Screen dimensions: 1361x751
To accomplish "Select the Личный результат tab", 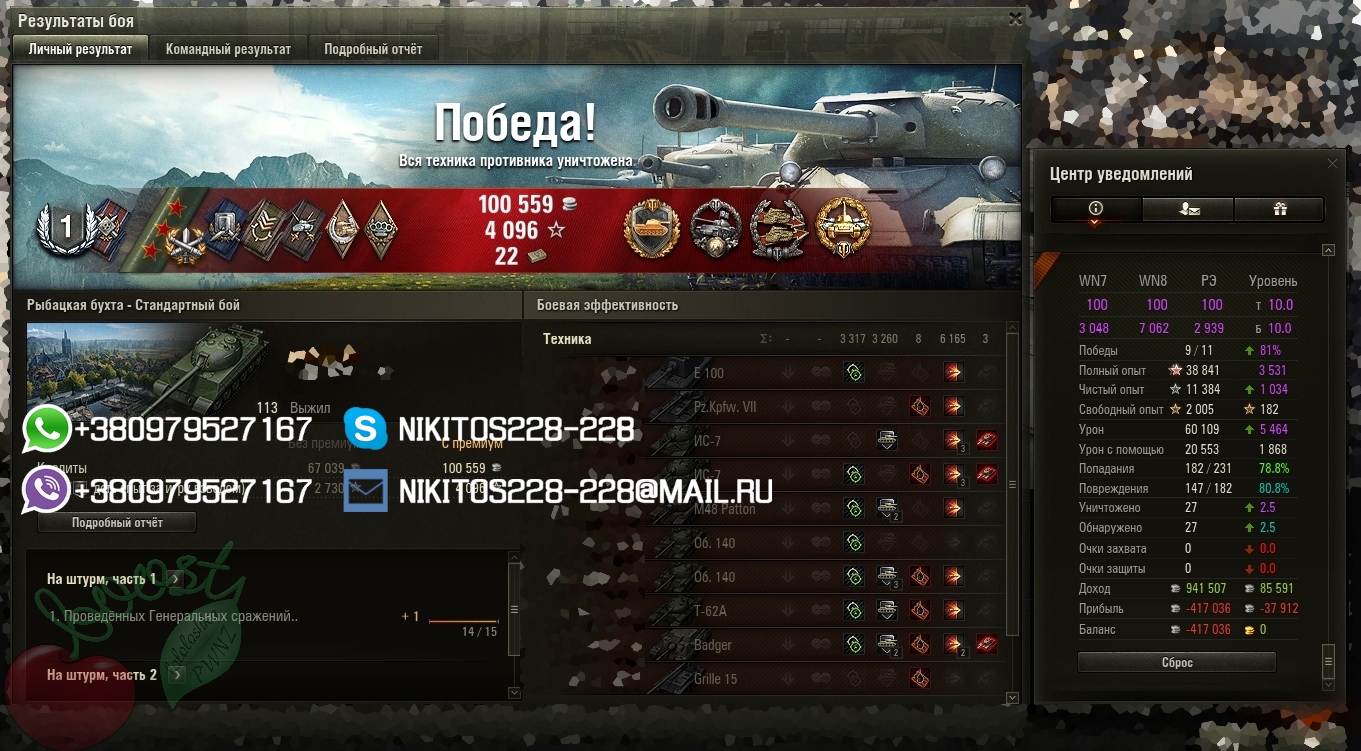I will point(80,49).
